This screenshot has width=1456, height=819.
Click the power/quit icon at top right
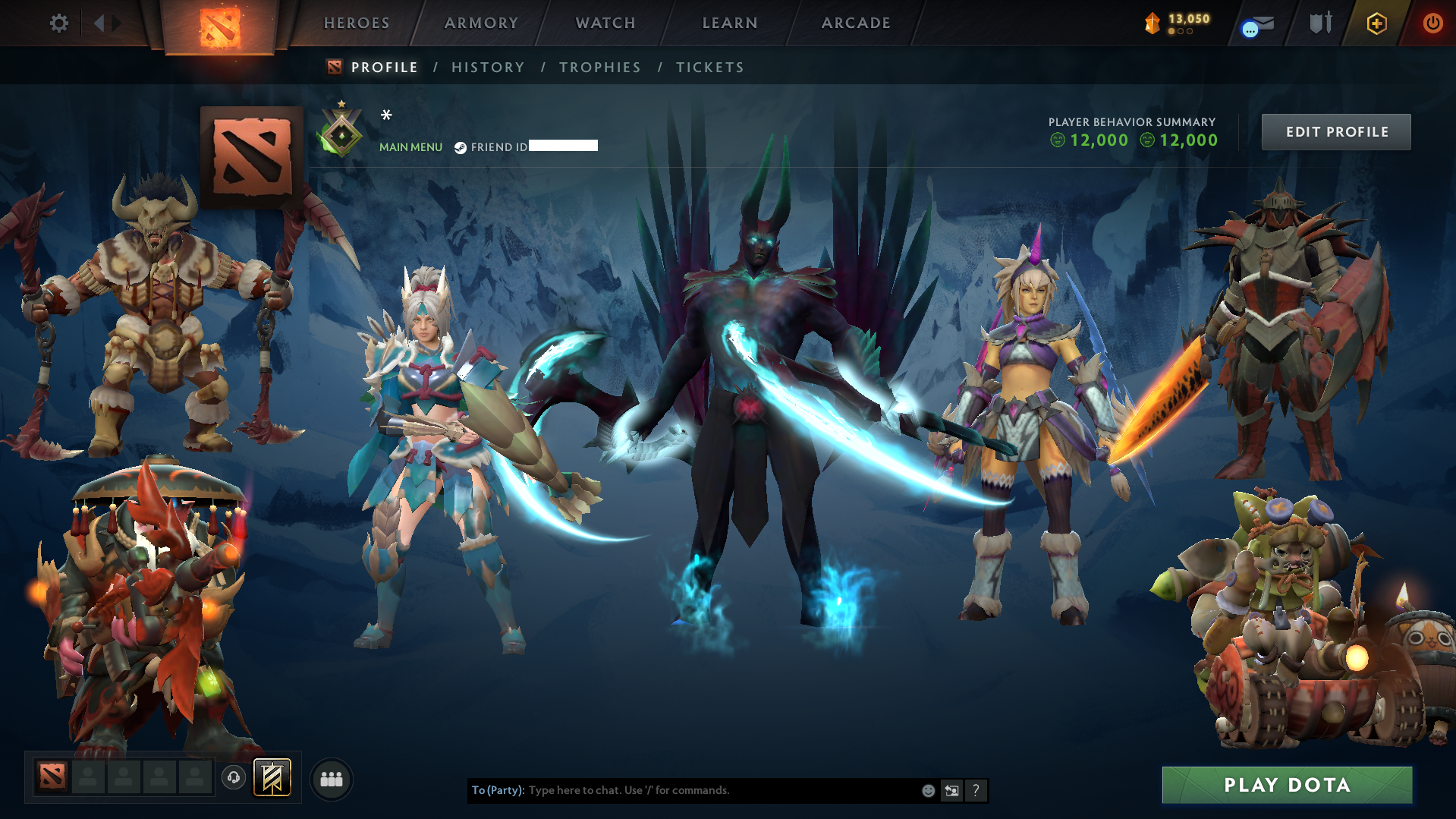pos(1432,23)
